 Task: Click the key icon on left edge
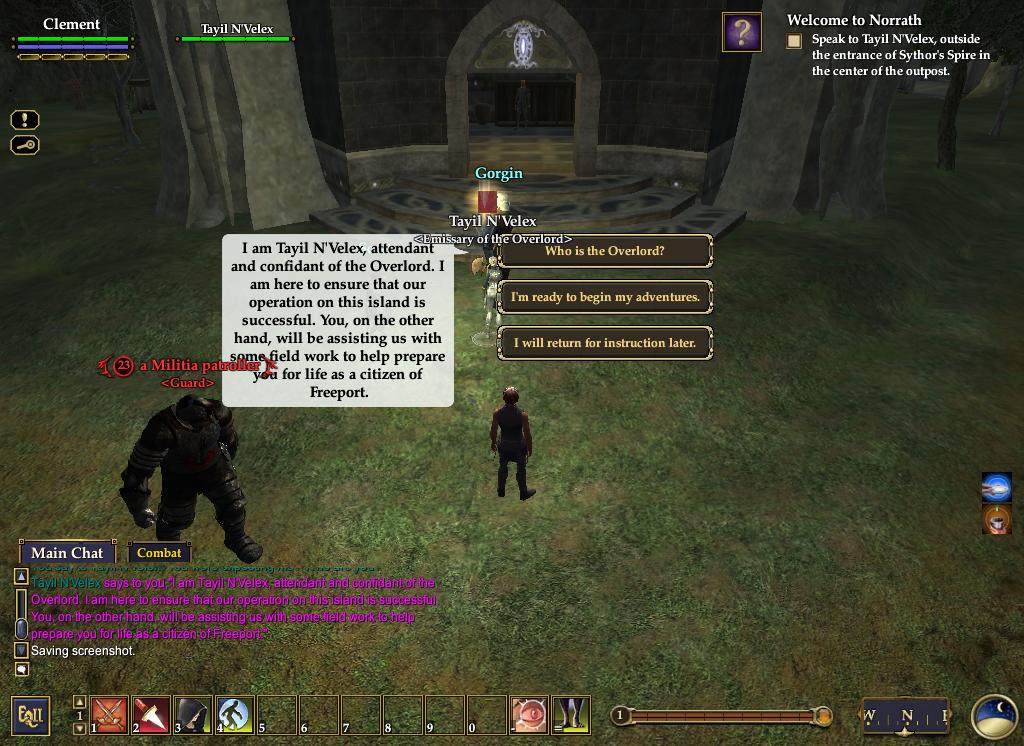tap(25, 145)
